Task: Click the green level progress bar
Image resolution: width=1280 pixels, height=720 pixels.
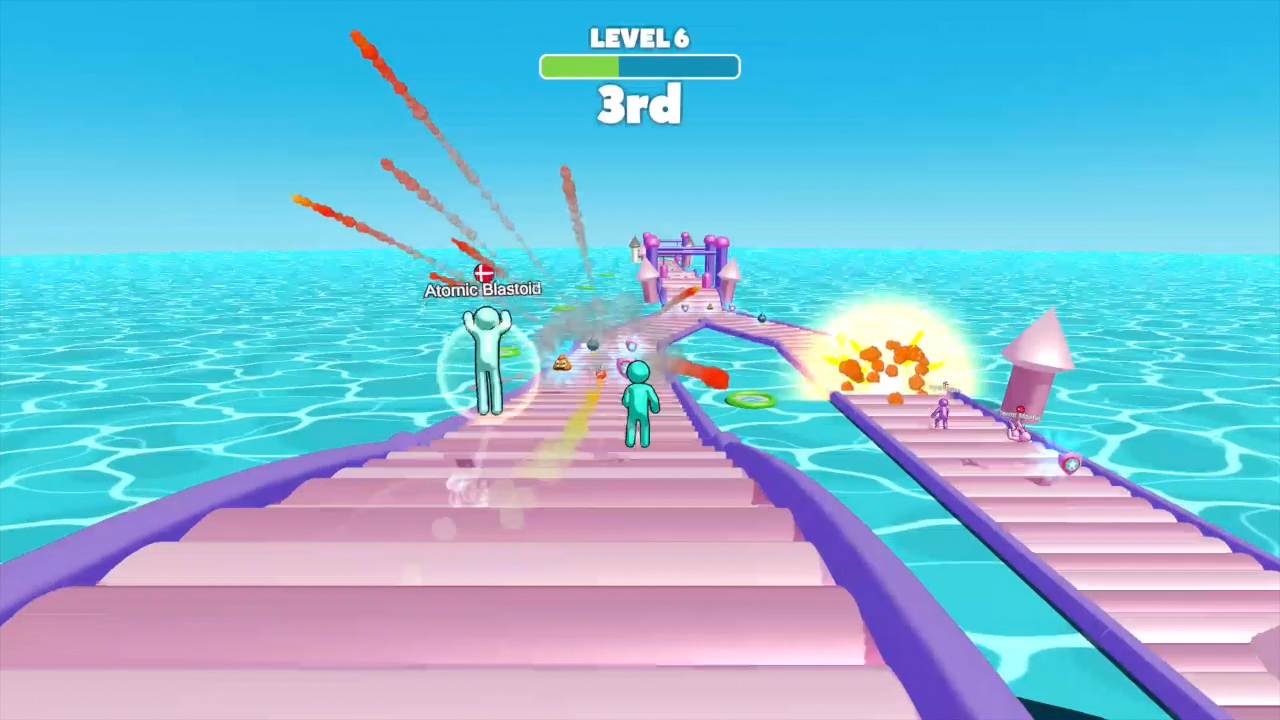Action: pos(580,66)
